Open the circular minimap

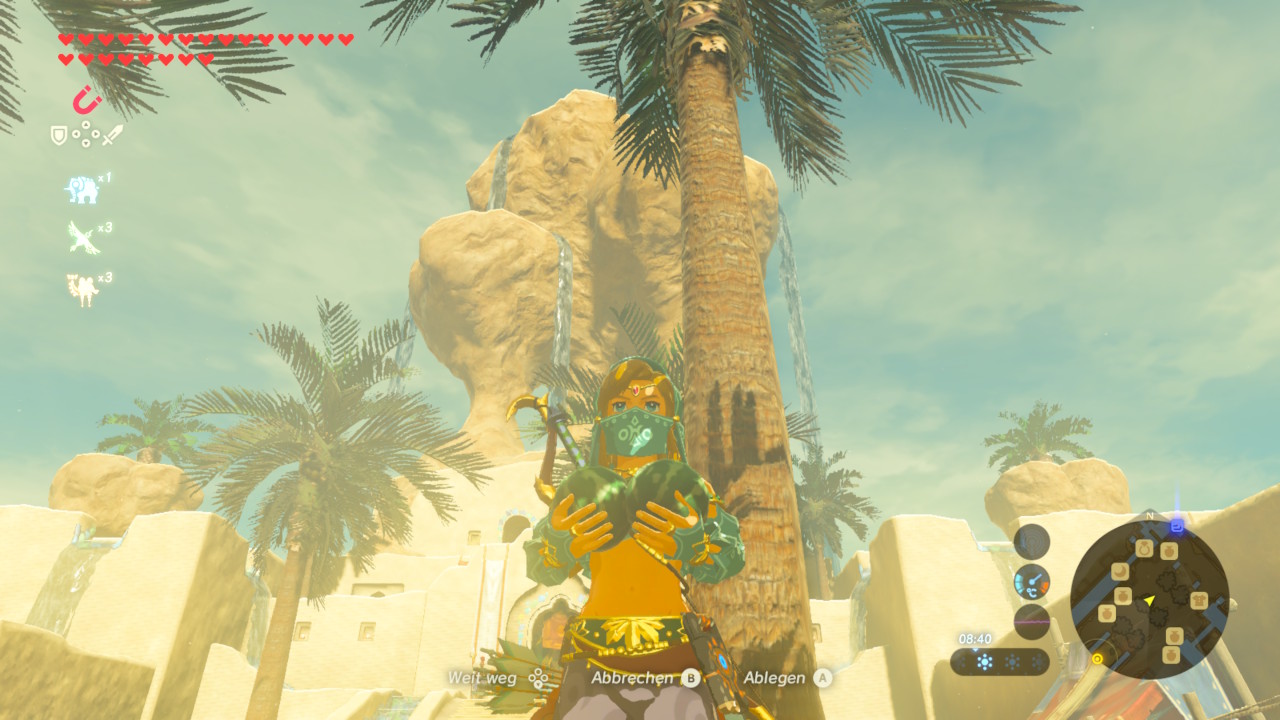pos(1149,600)
